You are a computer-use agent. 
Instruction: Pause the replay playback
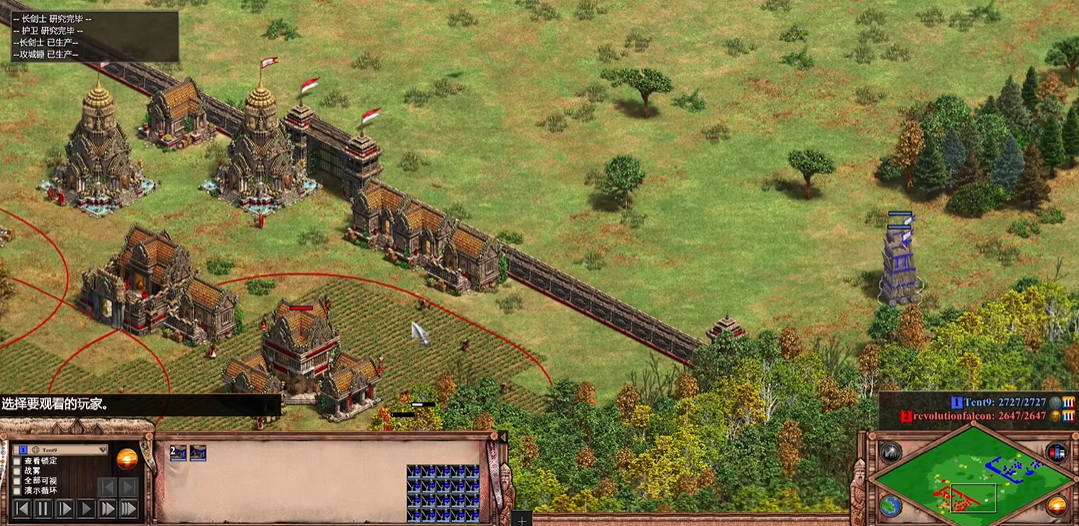tap(43, 509)
